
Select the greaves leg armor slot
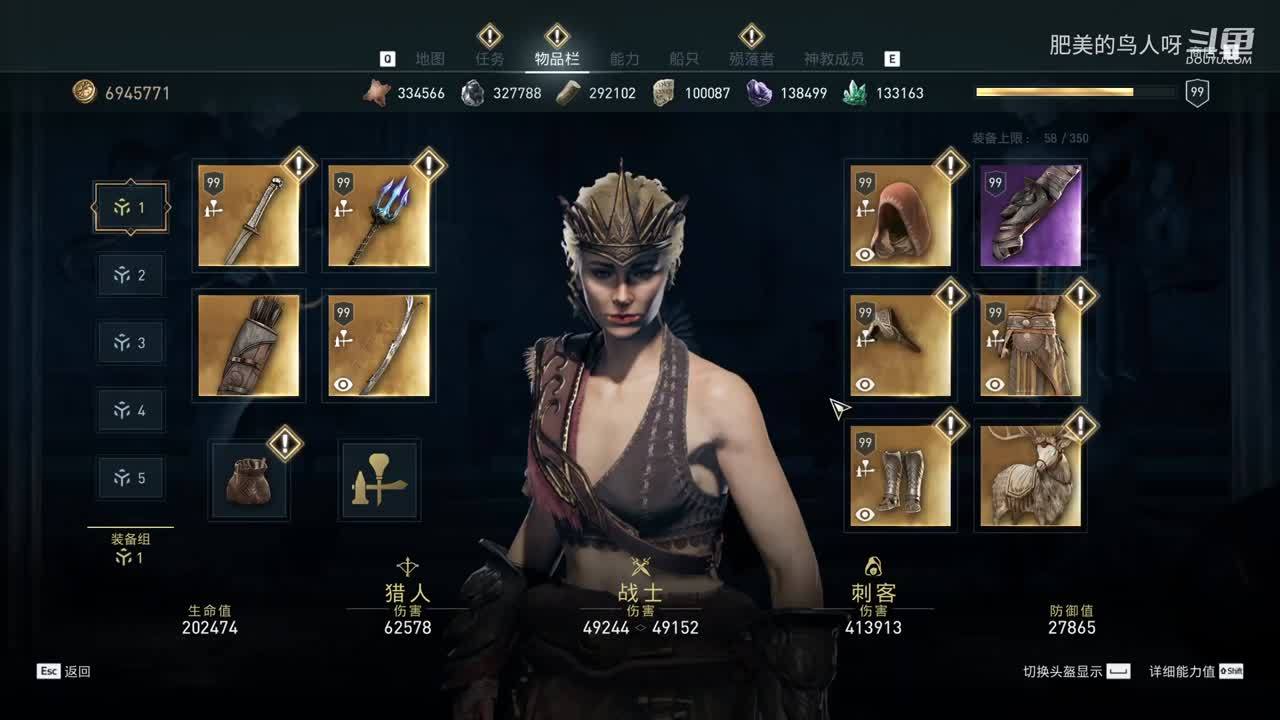[900, 475]
